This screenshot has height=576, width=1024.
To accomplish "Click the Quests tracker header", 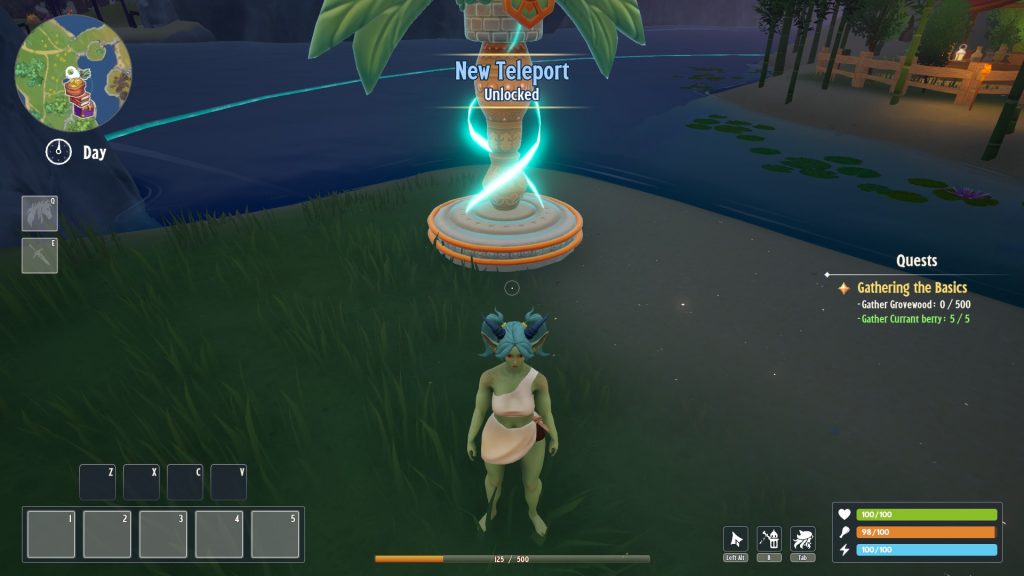I will point(916,261).
